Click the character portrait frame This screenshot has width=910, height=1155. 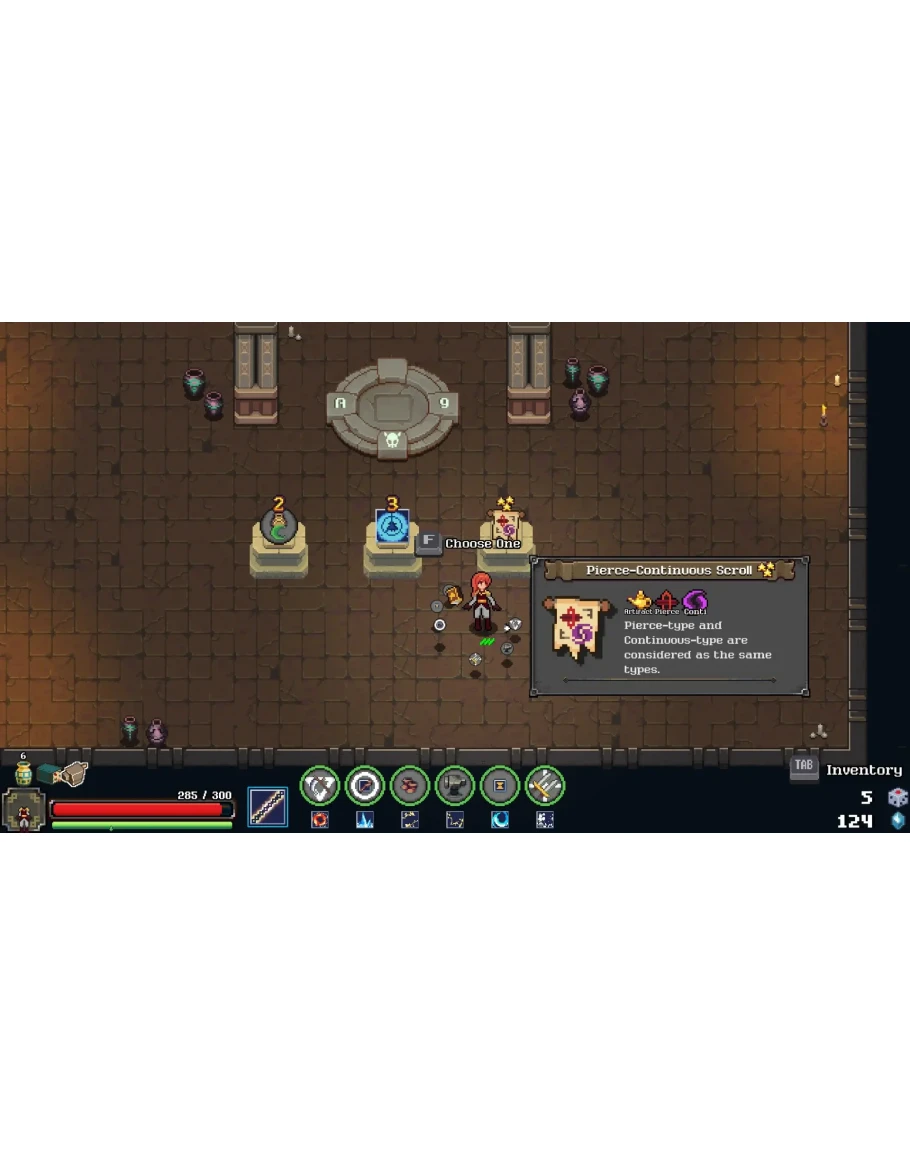(x=22, y=809)
